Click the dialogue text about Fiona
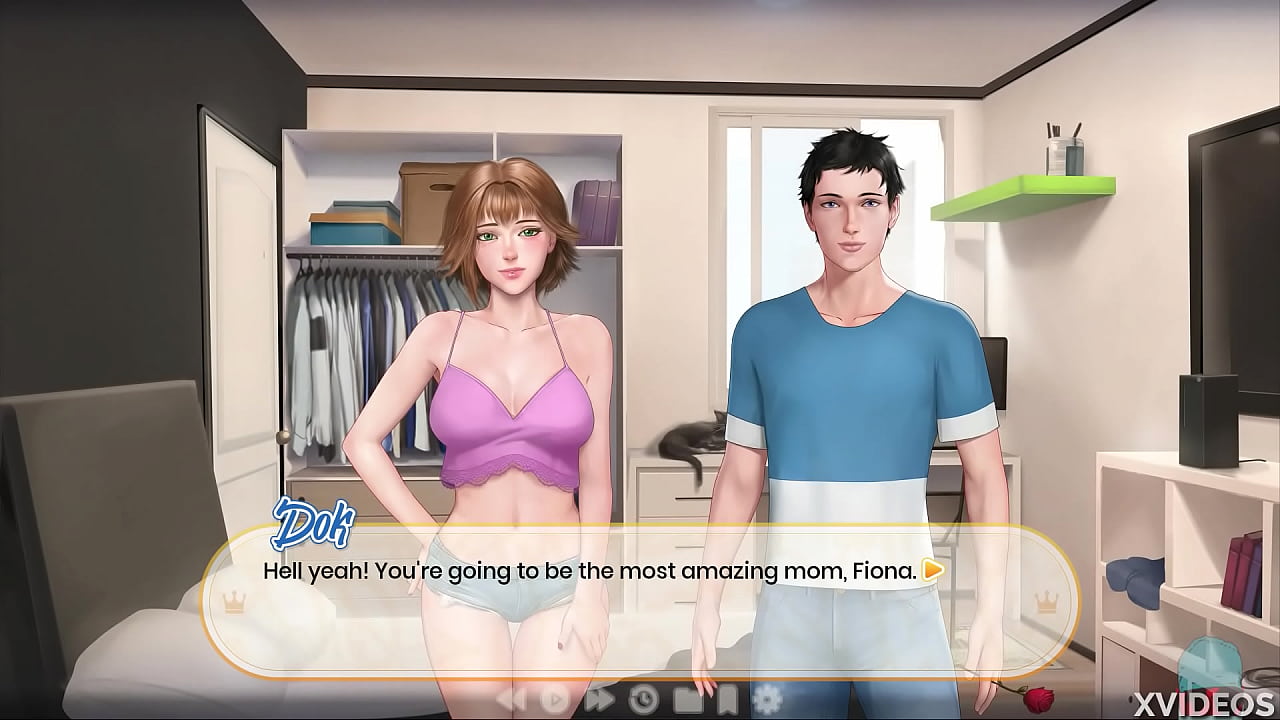This screenshot has width=1280, height=720. [590, 572]
